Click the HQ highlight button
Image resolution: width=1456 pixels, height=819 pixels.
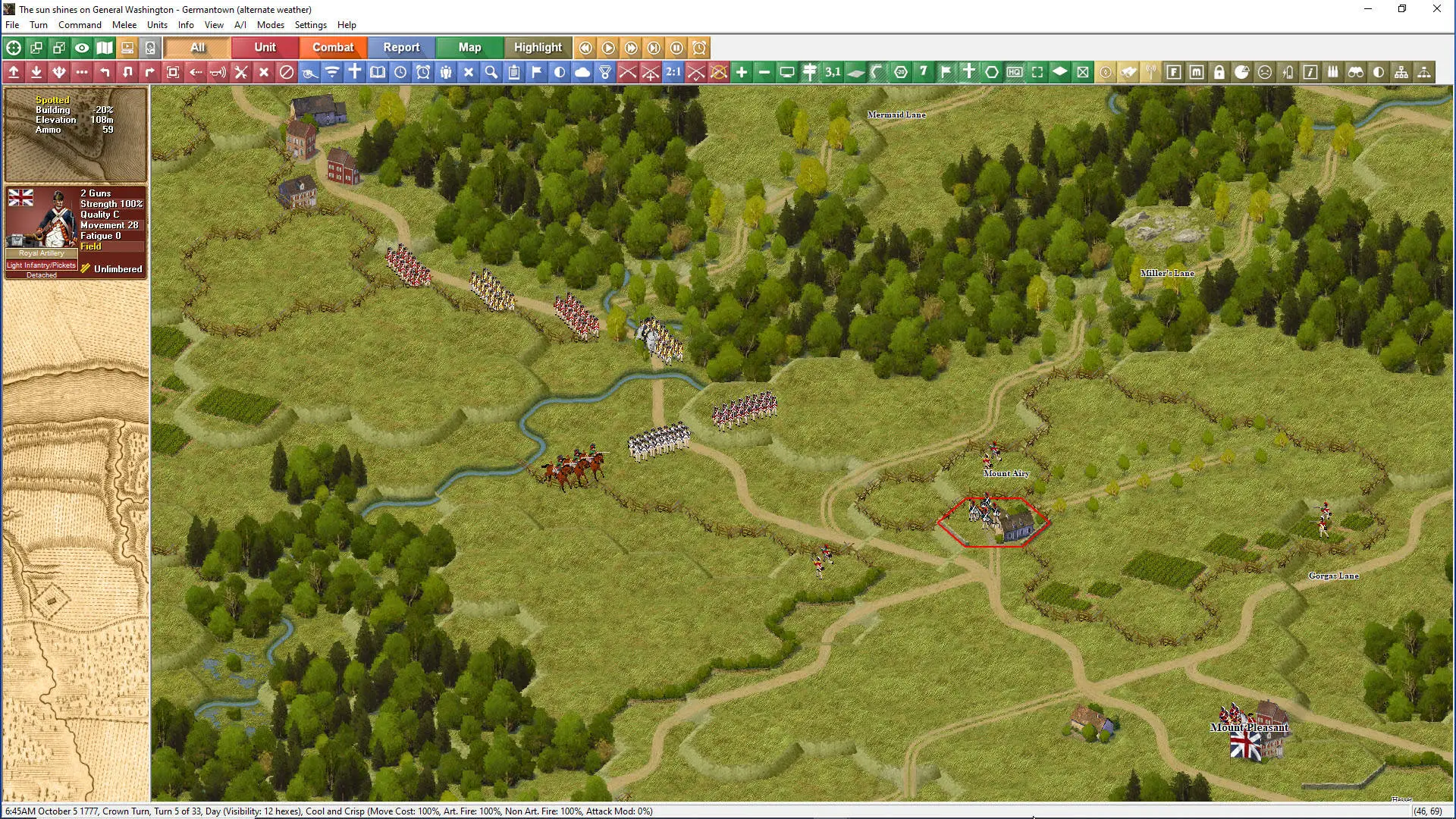(x=1015, y=72)
